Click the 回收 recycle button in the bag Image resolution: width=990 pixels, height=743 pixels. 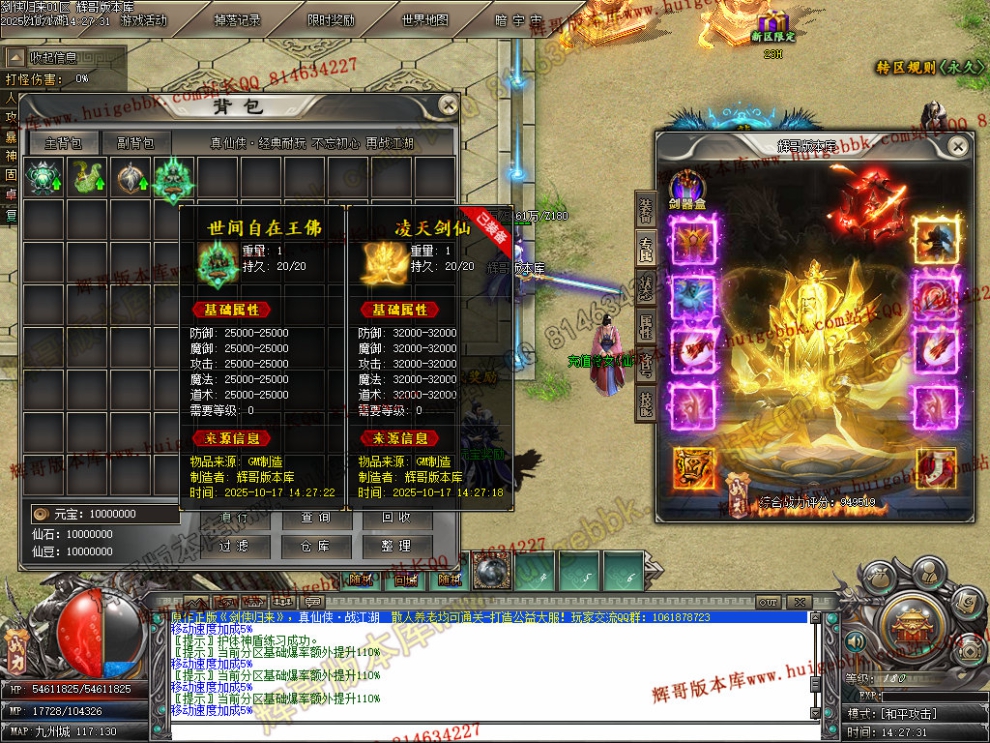(396, 518)
